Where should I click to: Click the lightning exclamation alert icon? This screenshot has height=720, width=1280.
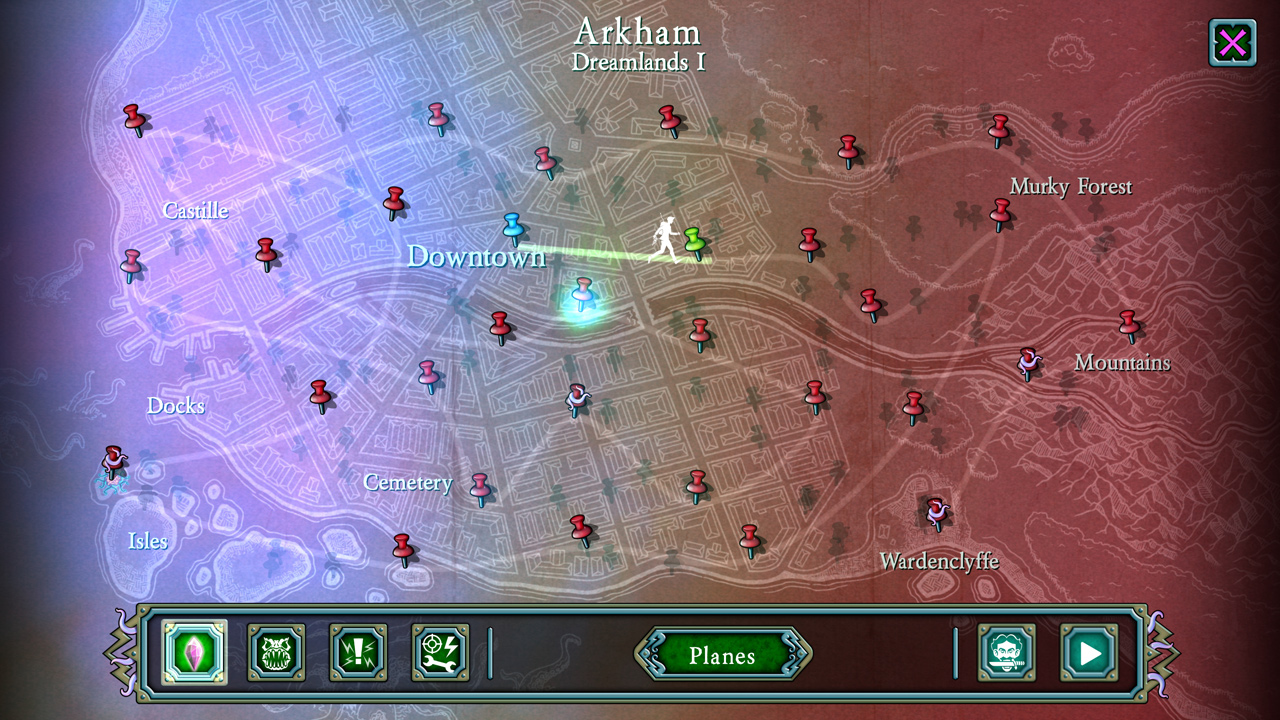[x=357, y=650]
